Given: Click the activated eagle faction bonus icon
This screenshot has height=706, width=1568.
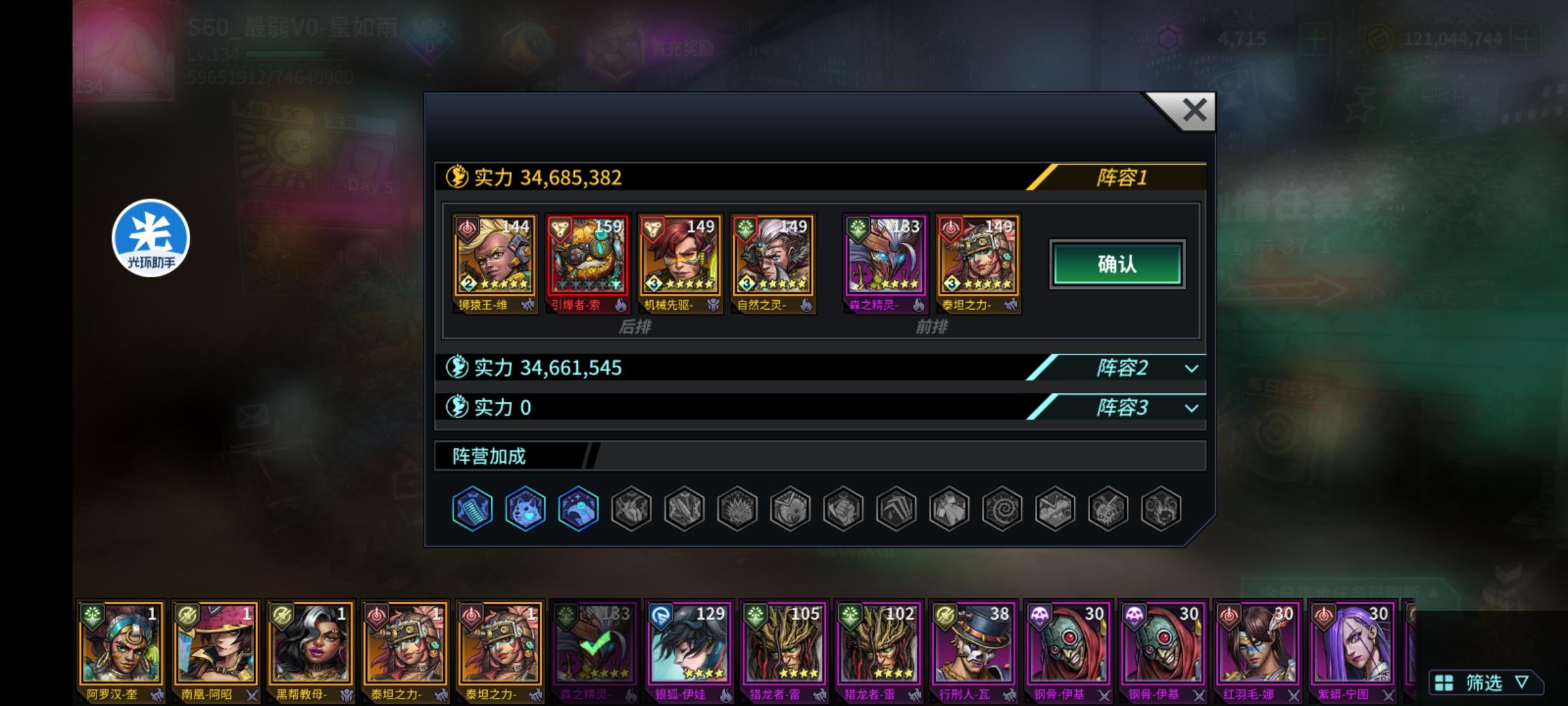Looking at the screenshot, I should pyautogui.click(x=578, y=509).
